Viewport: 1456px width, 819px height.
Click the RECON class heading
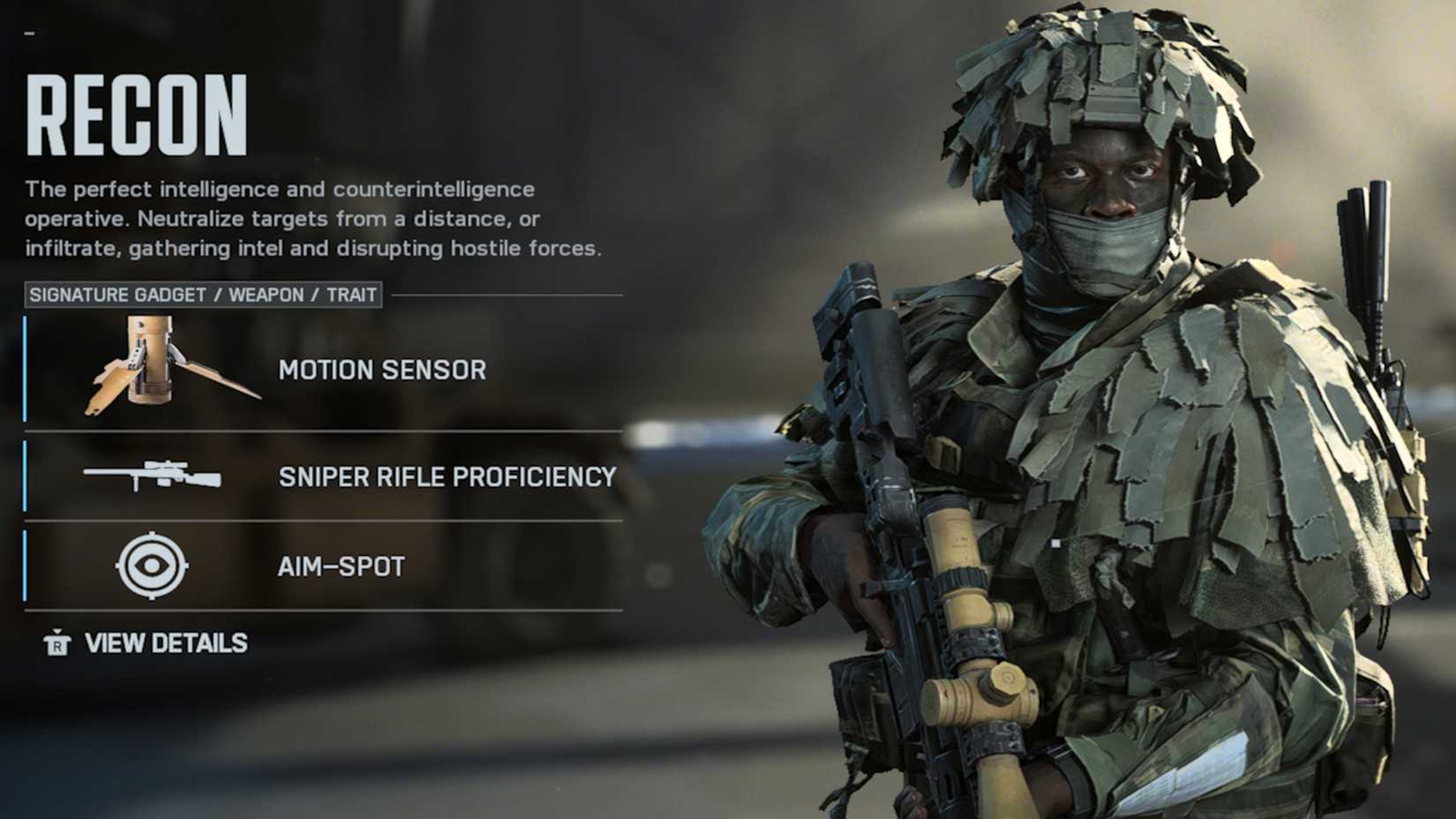pyautogui.click(x=137, y=116)
